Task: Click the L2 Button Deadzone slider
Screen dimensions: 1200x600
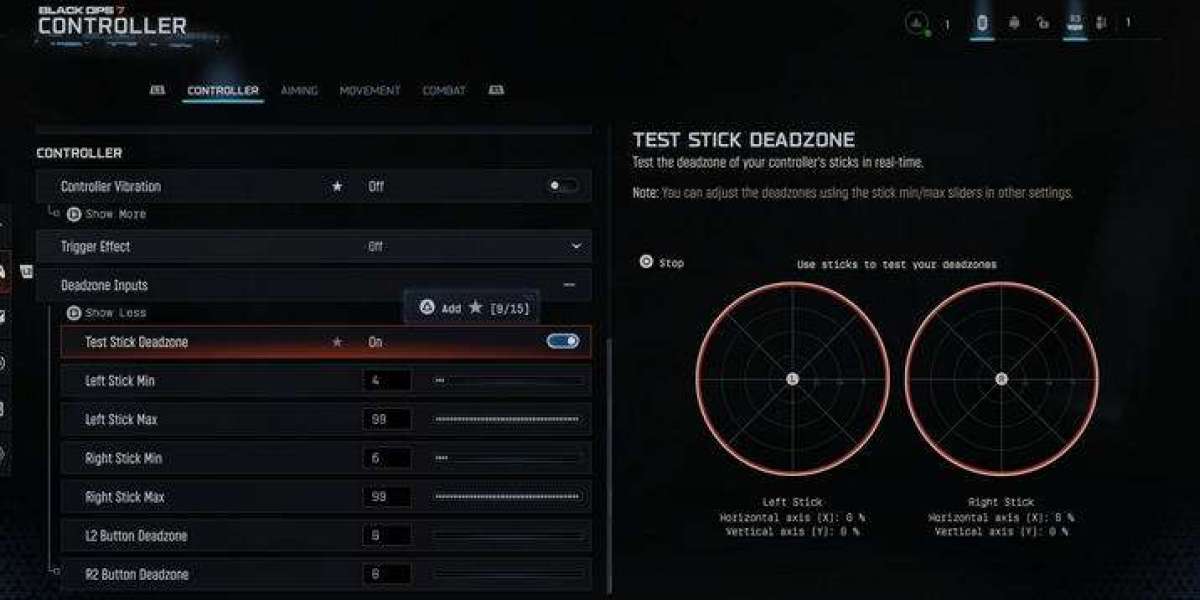Action: 508,536
